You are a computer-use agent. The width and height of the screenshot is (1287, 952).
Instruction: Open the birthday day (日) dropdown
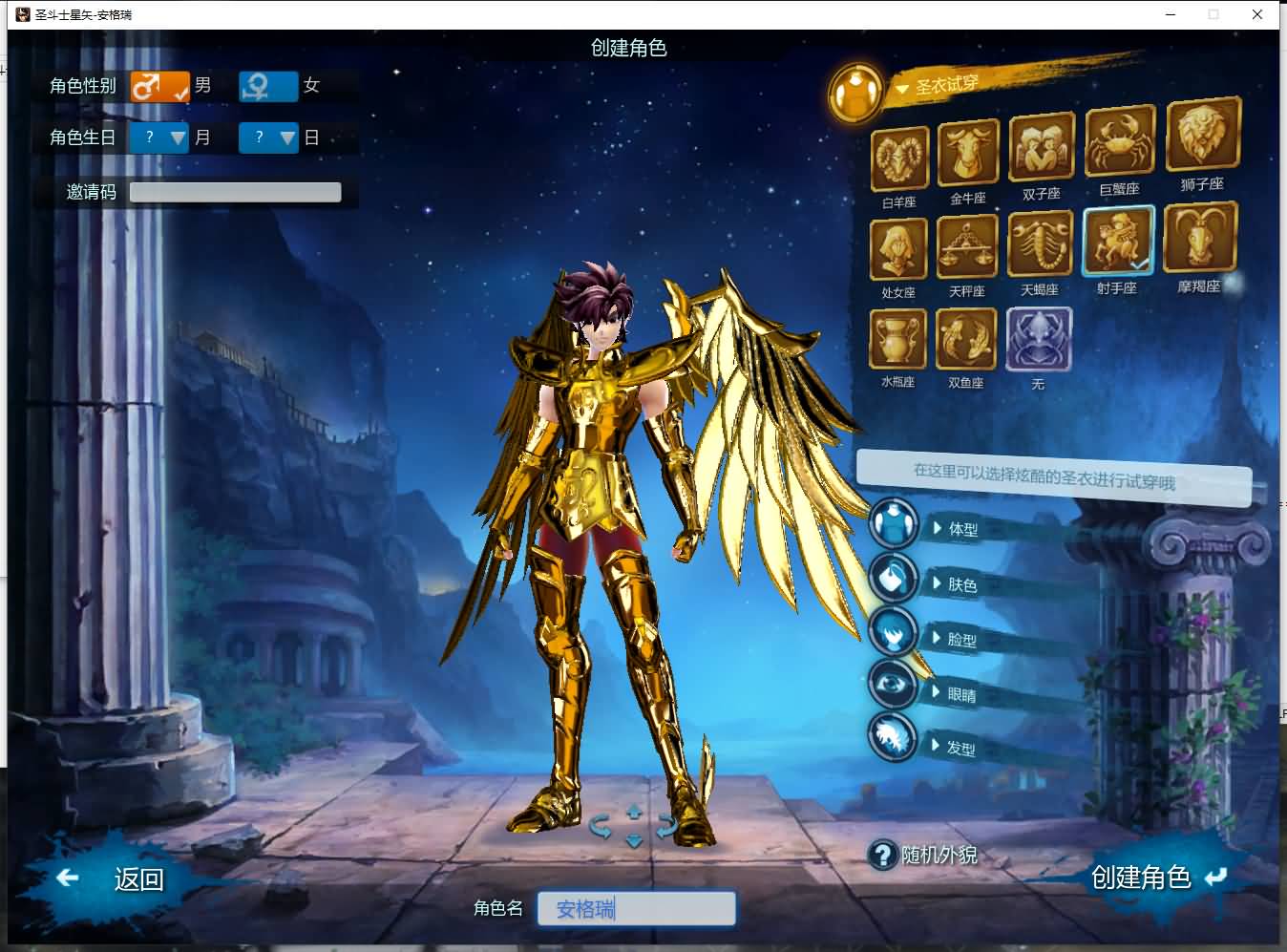point(269,138)
